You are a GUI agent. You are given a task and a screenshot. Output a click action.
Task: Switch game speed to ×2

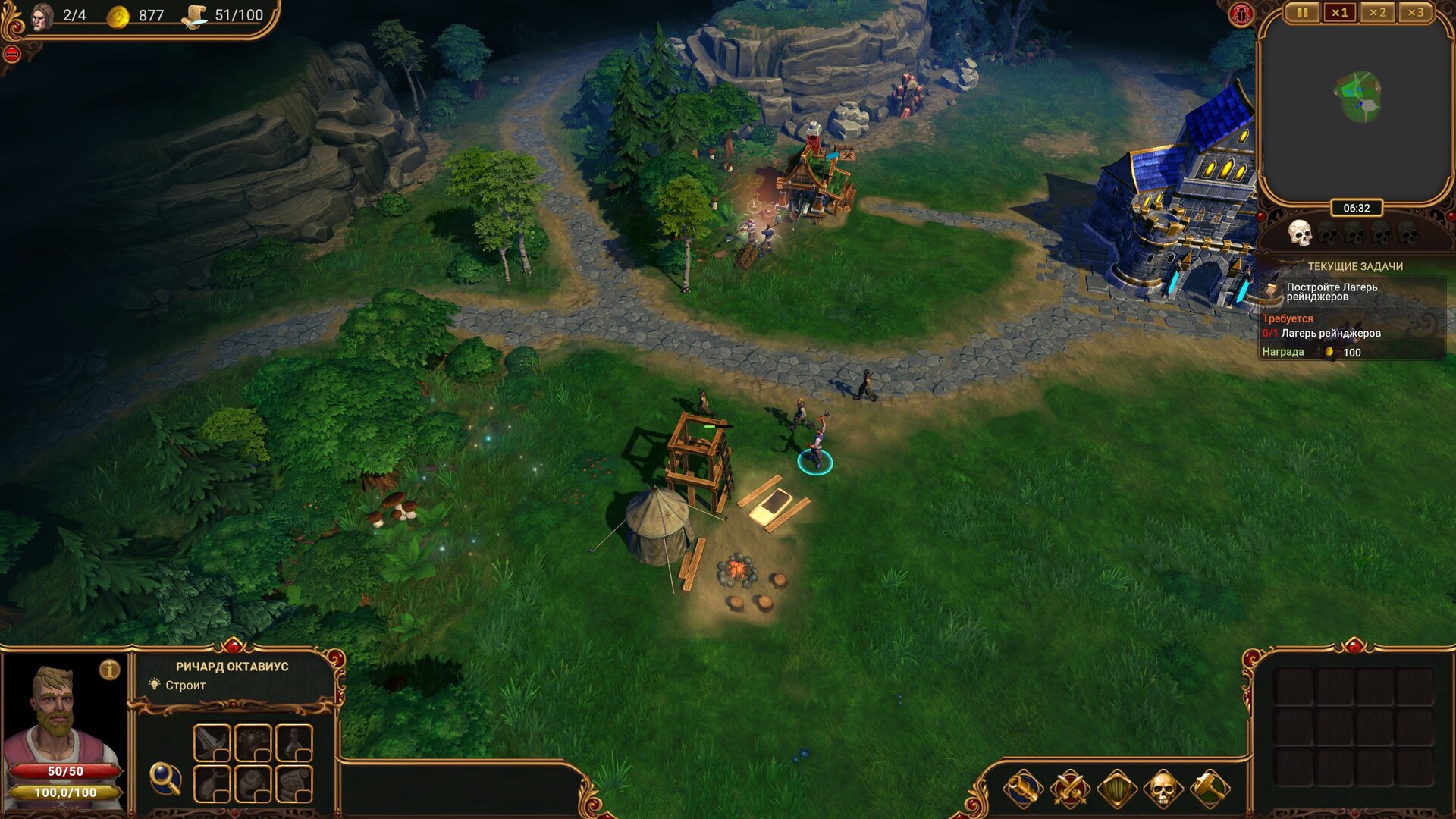point(1378,13)
